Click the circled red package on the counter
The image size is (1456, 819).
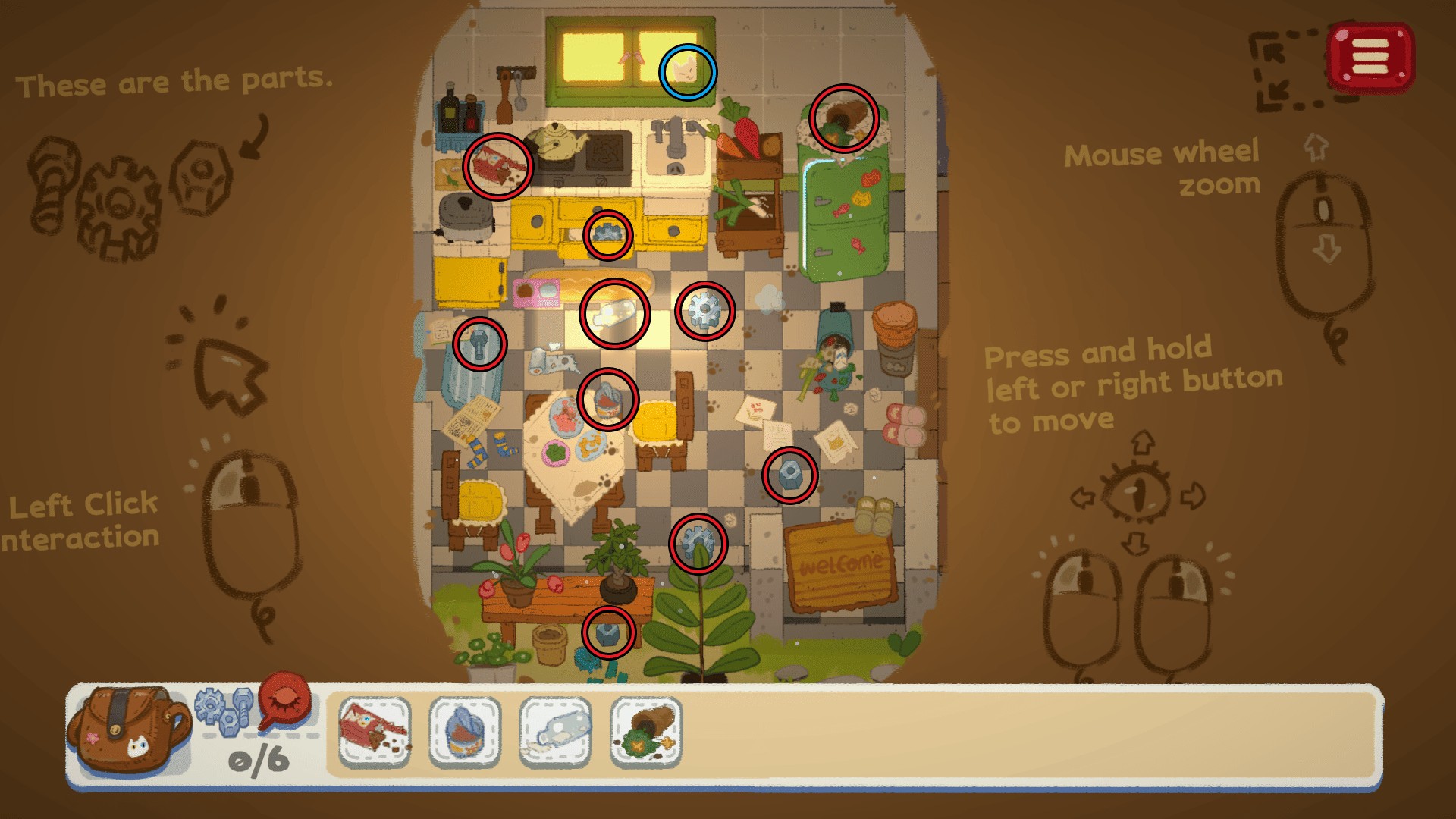[497, 166]
